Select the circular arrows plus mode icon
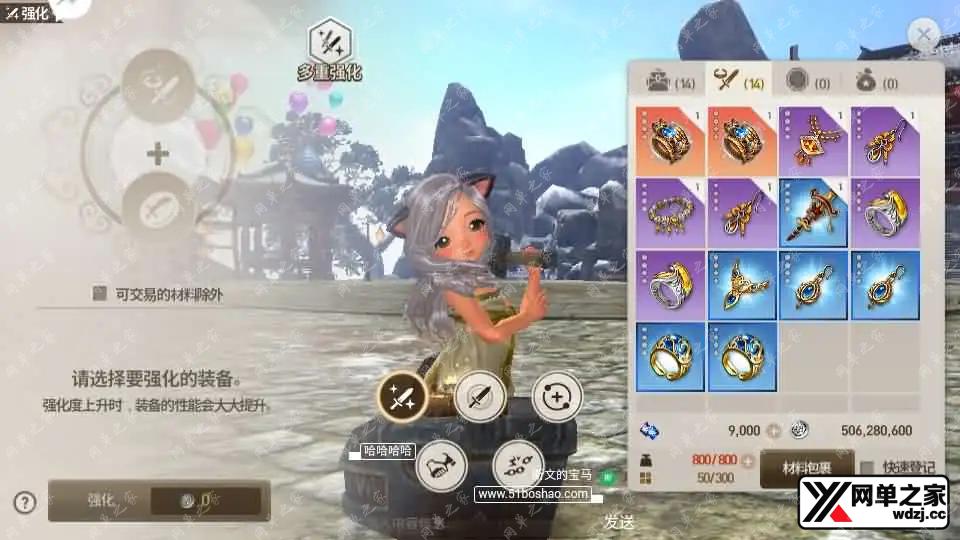960x540 pixels. pyautogui.click(x=556, y=398)
